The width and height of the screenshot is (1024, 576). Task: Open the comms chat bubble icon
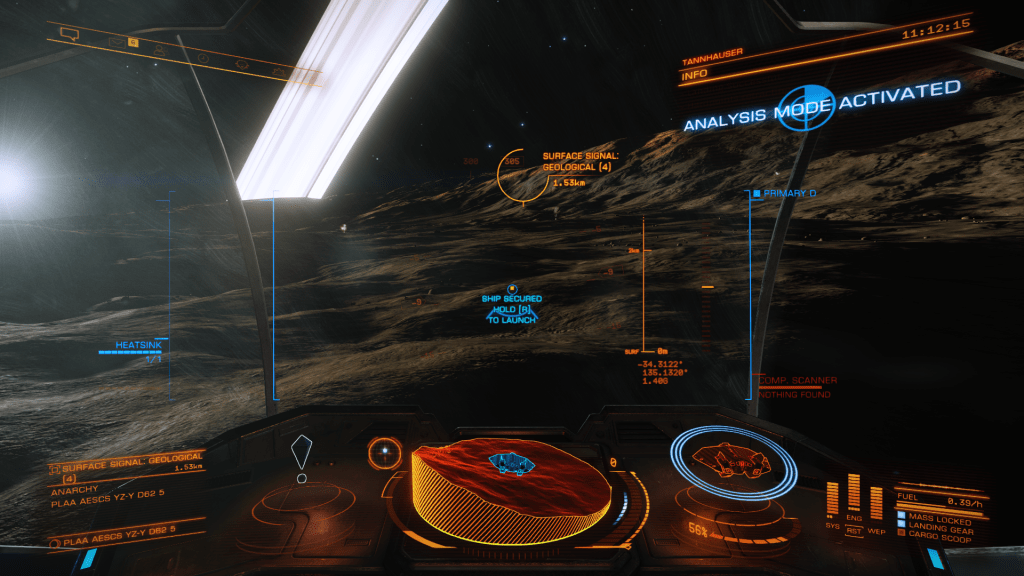click(x=69, y=34)
